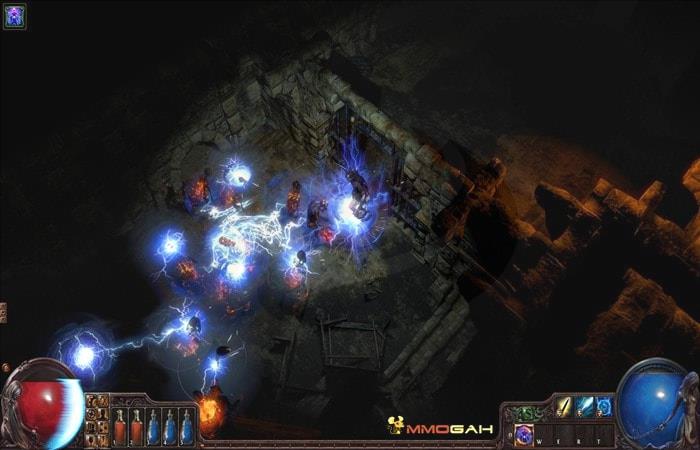Select the icy blue streak skill
700x450 pixels.
click(585, 406)
